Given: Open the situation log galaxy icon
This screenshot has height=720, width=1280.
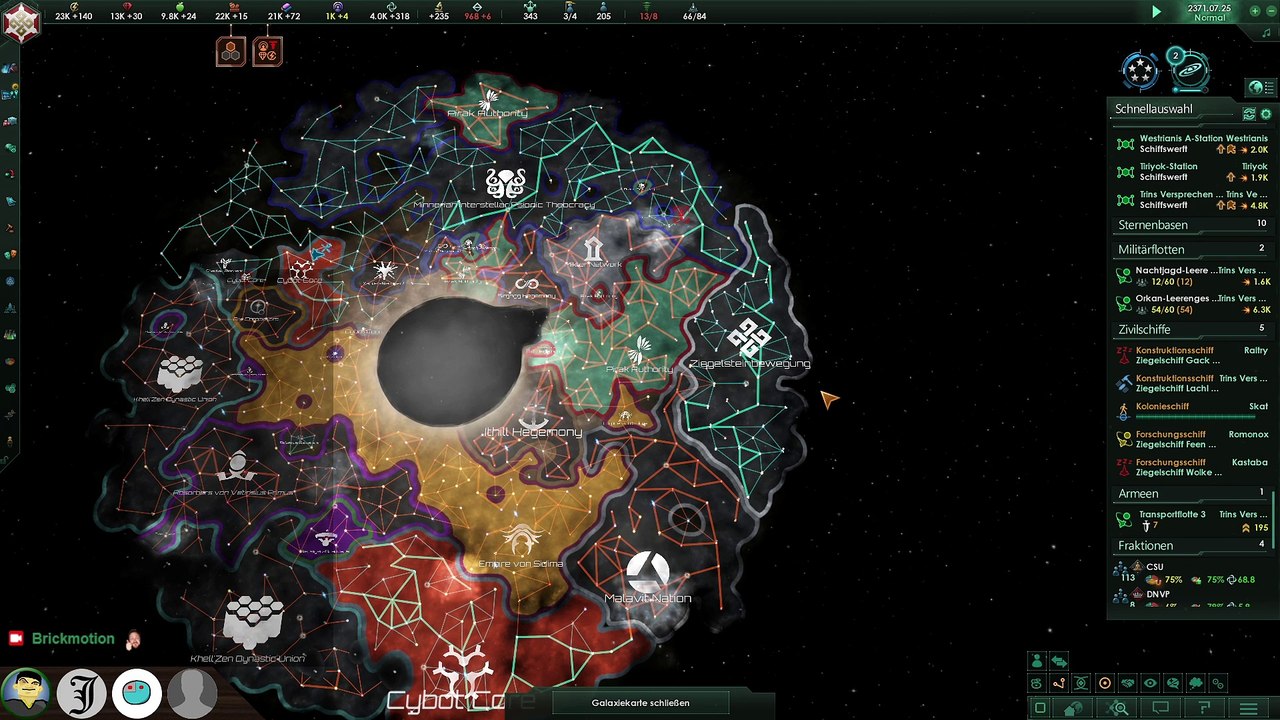Looking at the screenshot, I should pos(1189,70).
